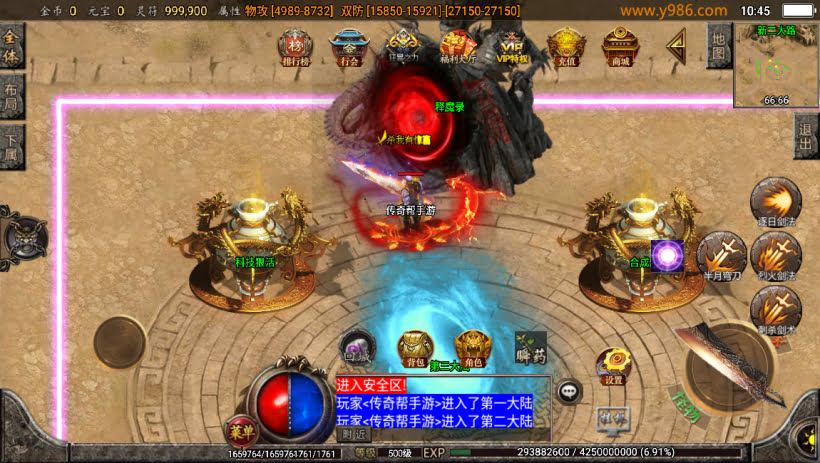Tap the 退出 exit button

pos(806,137)
